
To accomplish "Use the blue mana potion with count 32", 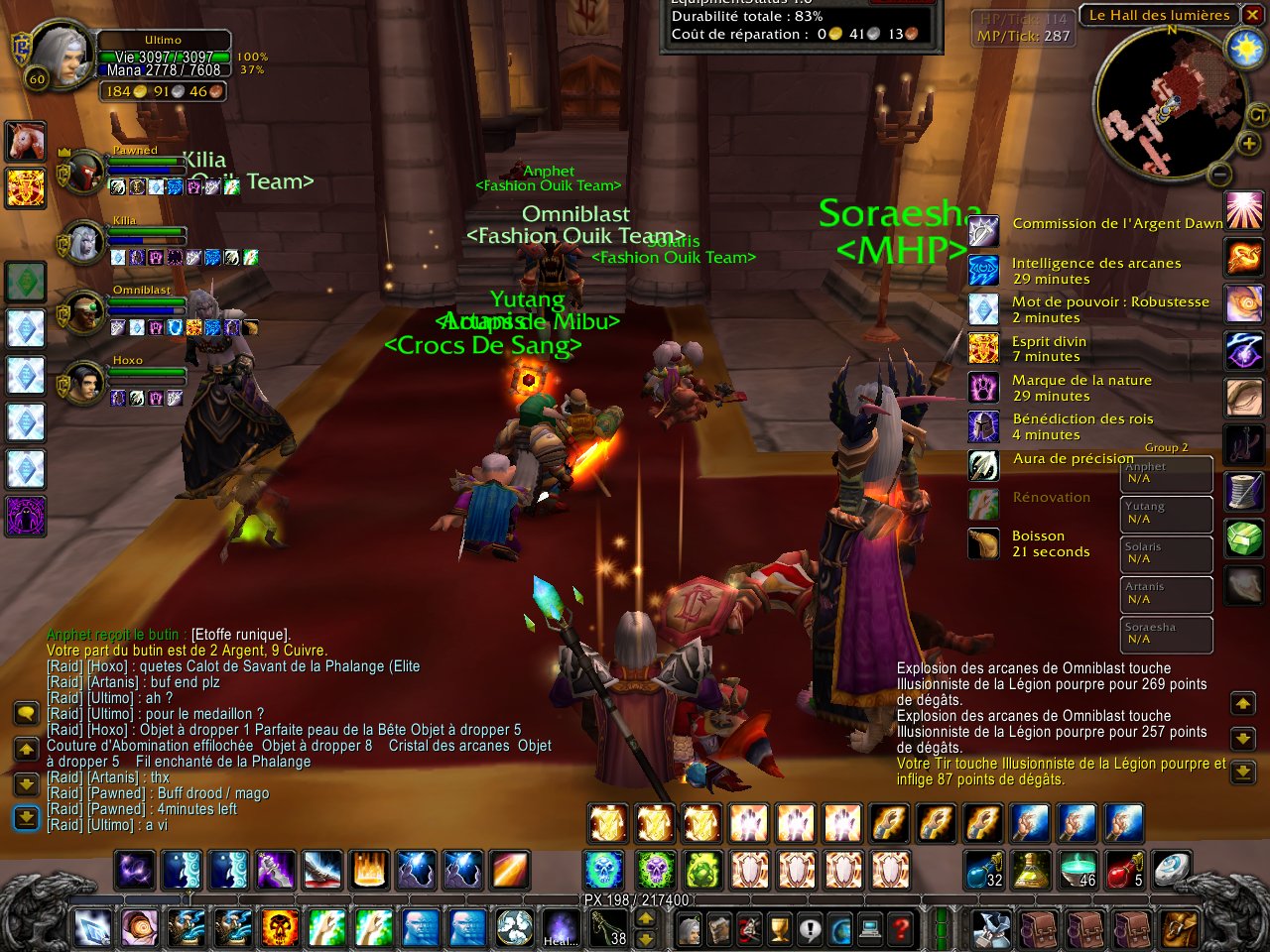I will click(984, 870).
